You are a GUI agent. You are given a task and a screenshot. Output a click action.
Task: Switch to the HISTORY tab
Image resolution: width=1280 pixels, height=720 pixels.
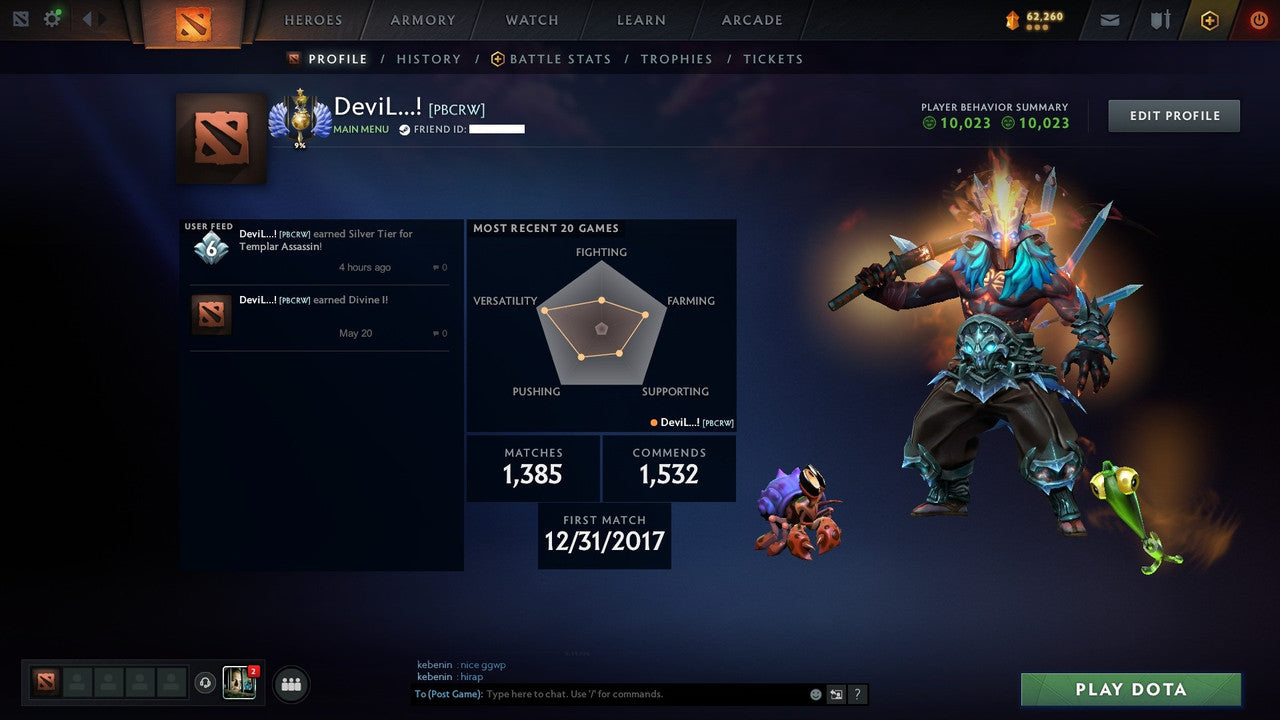pos(428,58)
